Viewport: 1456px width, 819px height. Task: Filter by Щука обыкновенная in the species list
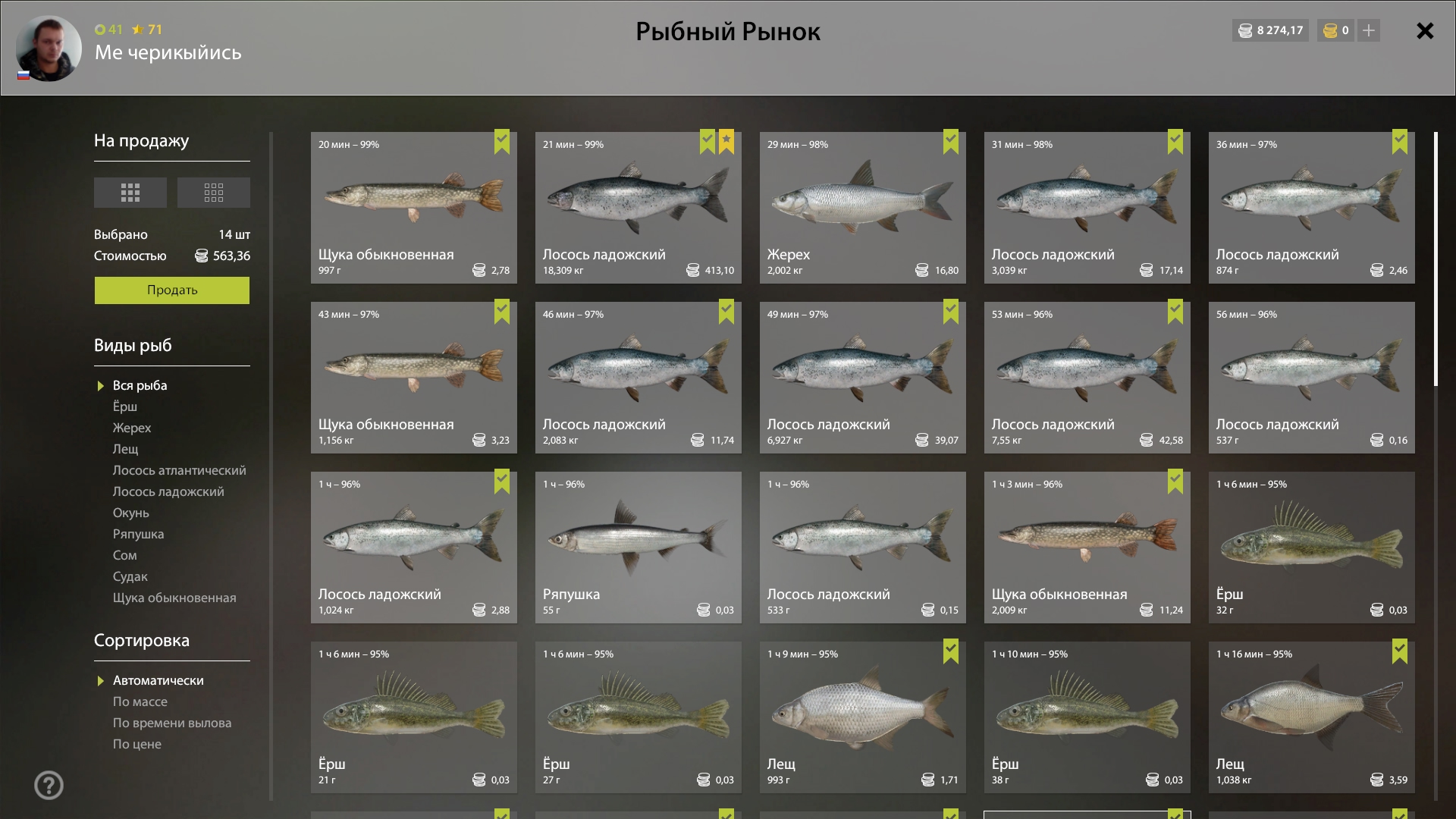click(x=174, y=598)
